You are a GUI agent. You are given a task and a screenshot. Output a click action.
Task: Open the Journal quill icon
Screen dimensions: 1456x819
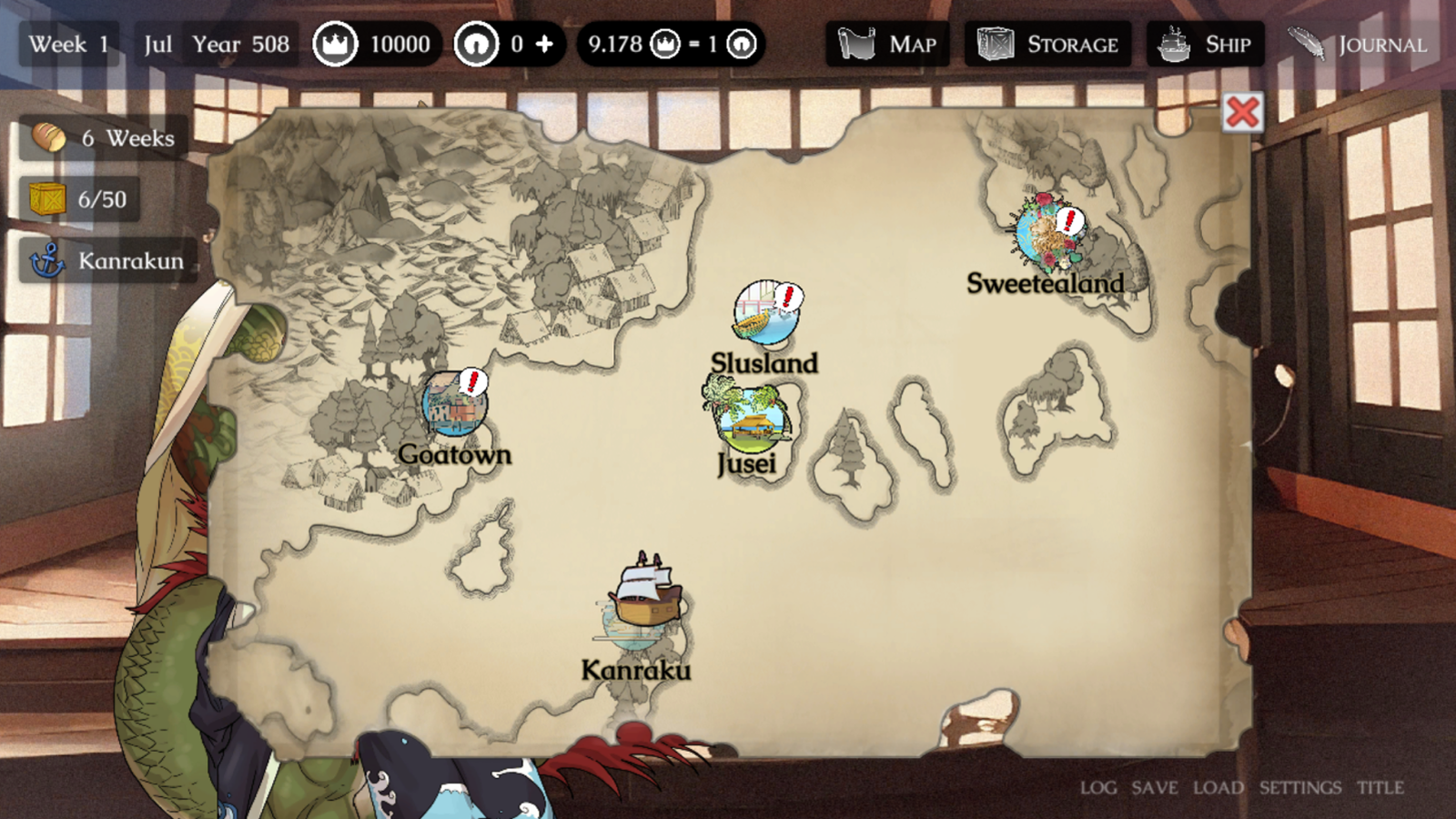pos(1307,41)
